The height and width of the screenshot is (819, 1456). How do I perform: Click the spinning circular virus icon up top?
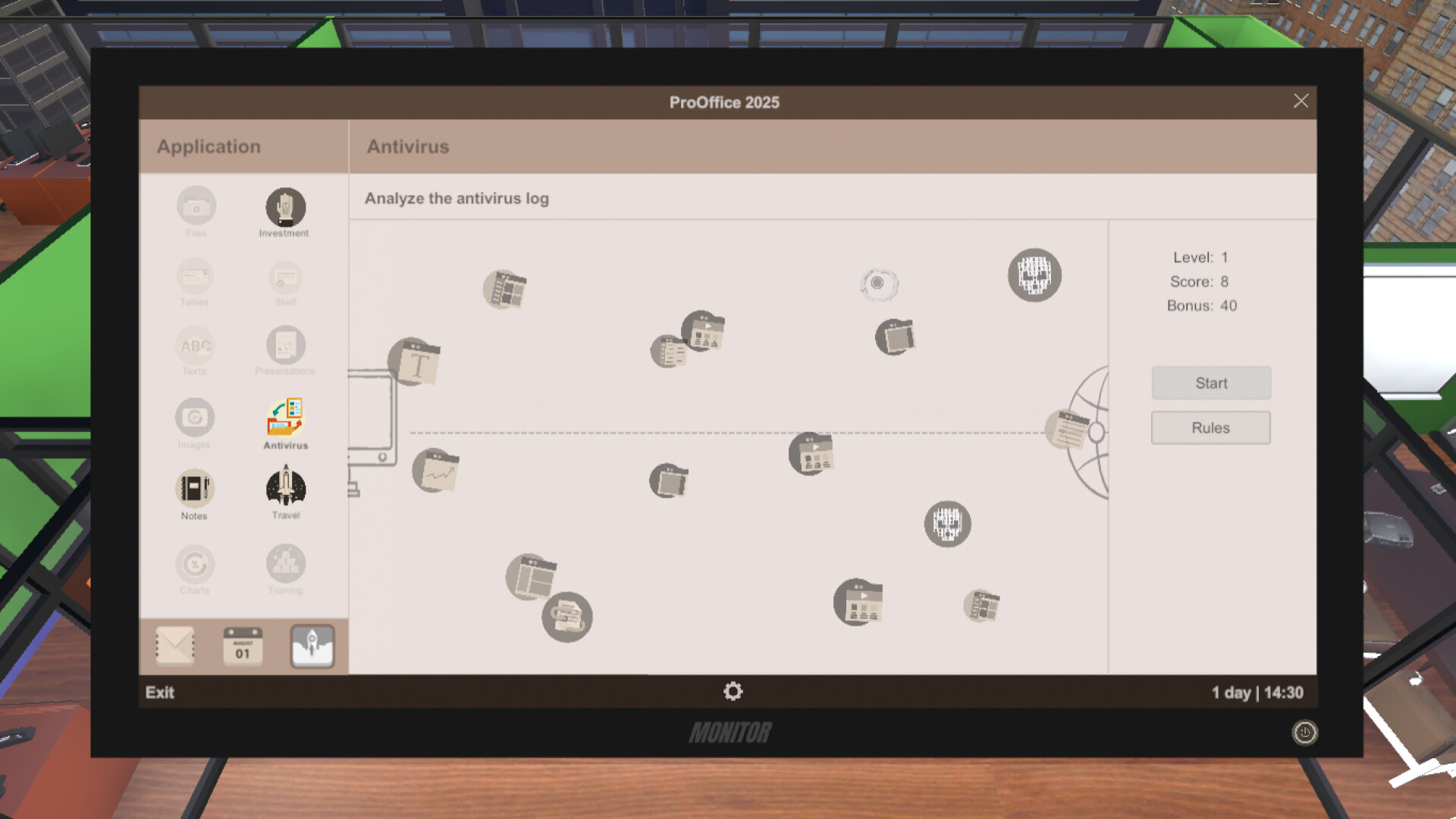pyautogui.click(x=880, y=281)
